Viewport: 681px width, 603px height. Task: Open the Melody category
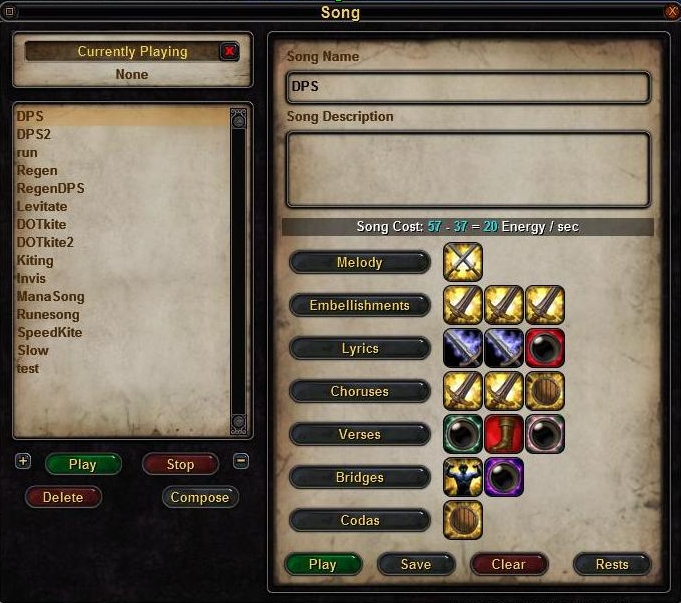[x=360, y=262]
